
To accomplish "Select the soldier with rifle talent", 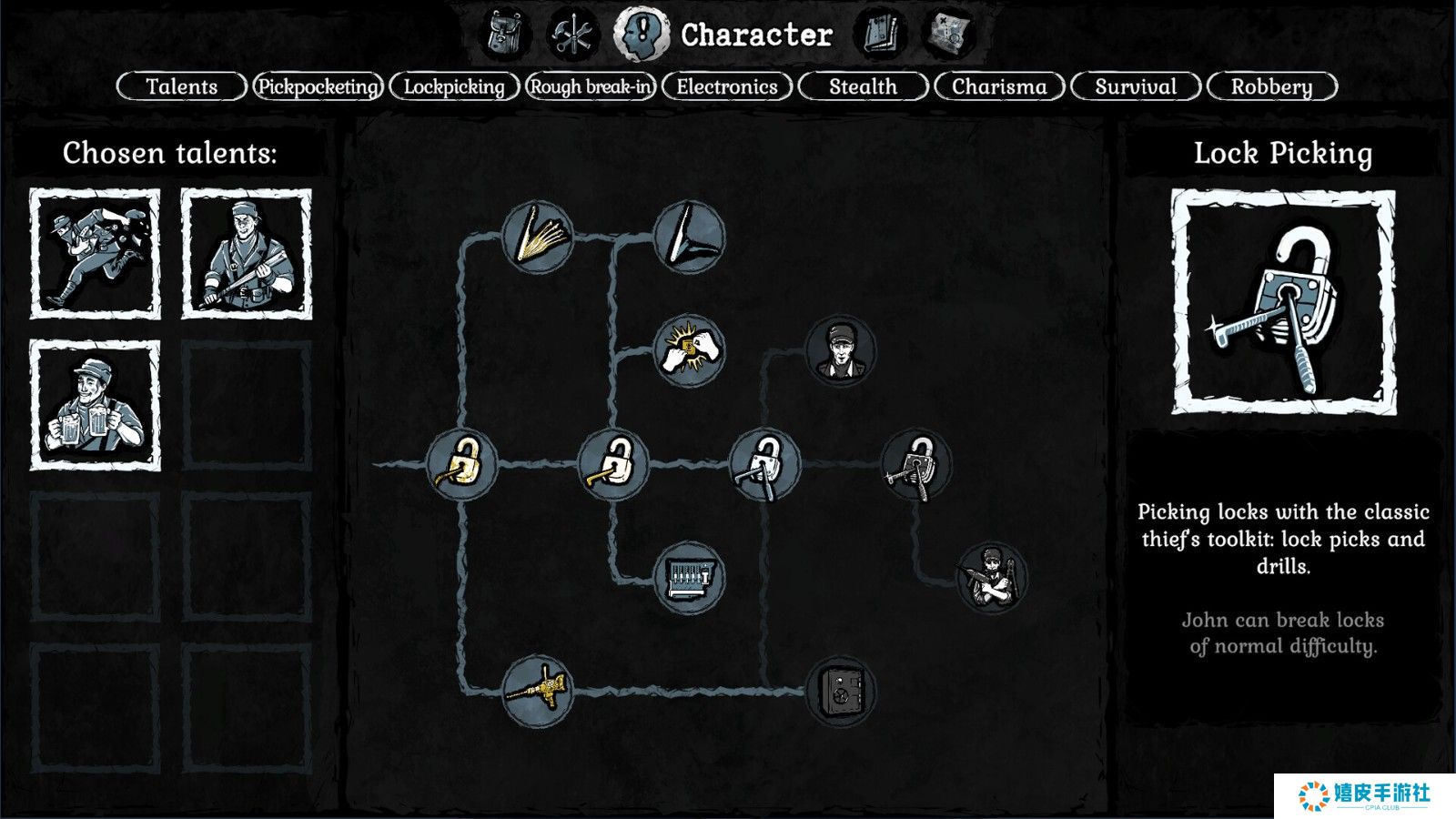I will pyautogui.click(x=247, y=254).
